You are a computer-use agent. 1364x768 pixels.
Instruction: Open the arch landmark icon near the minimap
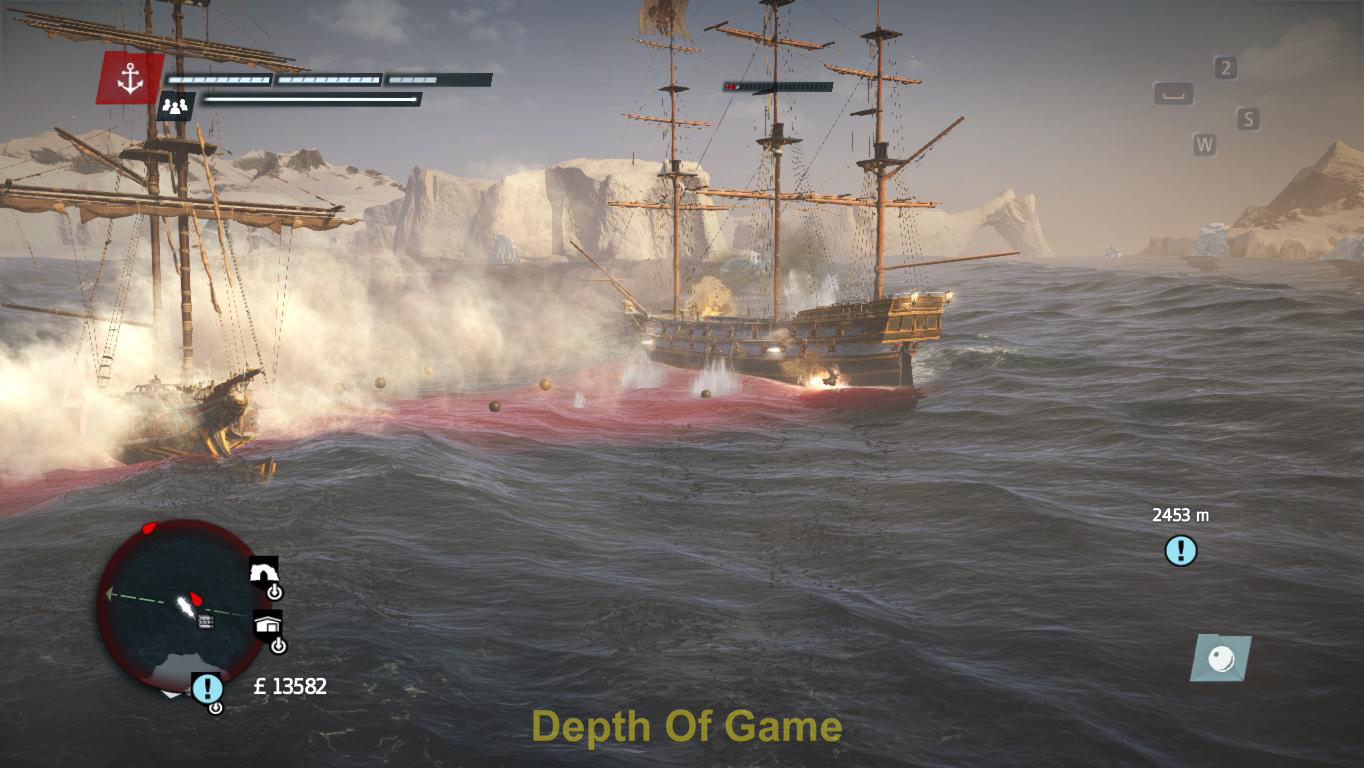[264, 571]
